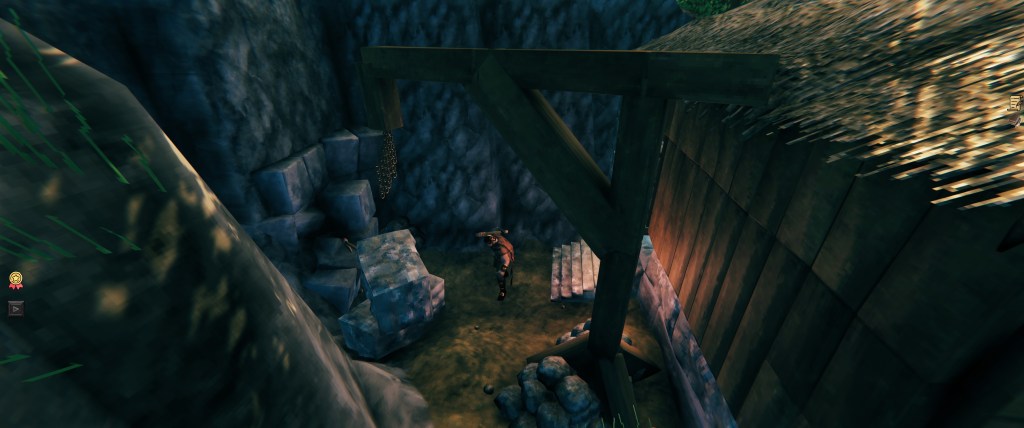
Task: Open the scroll and quill notes icon
Action: (1015, 102)
